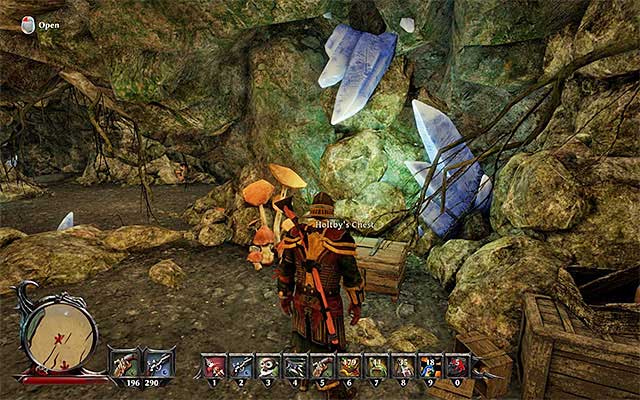Choose hotbar slot 1 weapon

click(x=215, y=366)
